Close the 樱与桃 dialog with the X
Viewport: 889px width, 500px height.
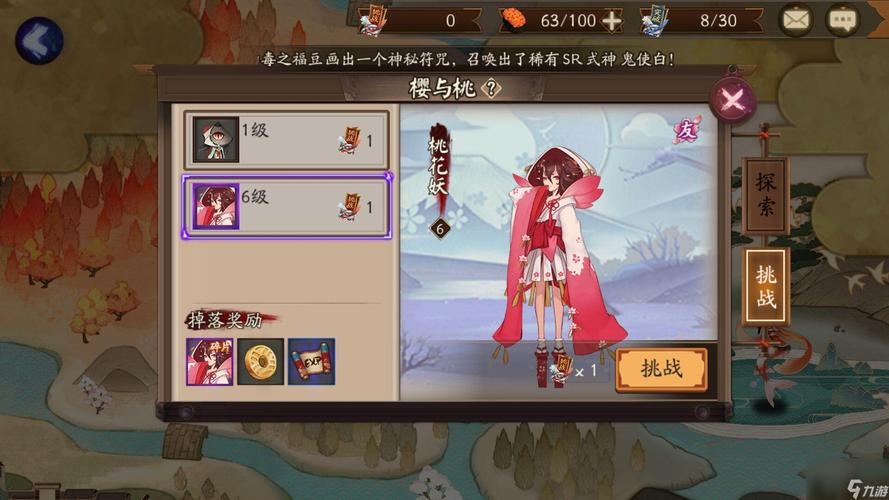pyautogui.click(x=732, y=99)
